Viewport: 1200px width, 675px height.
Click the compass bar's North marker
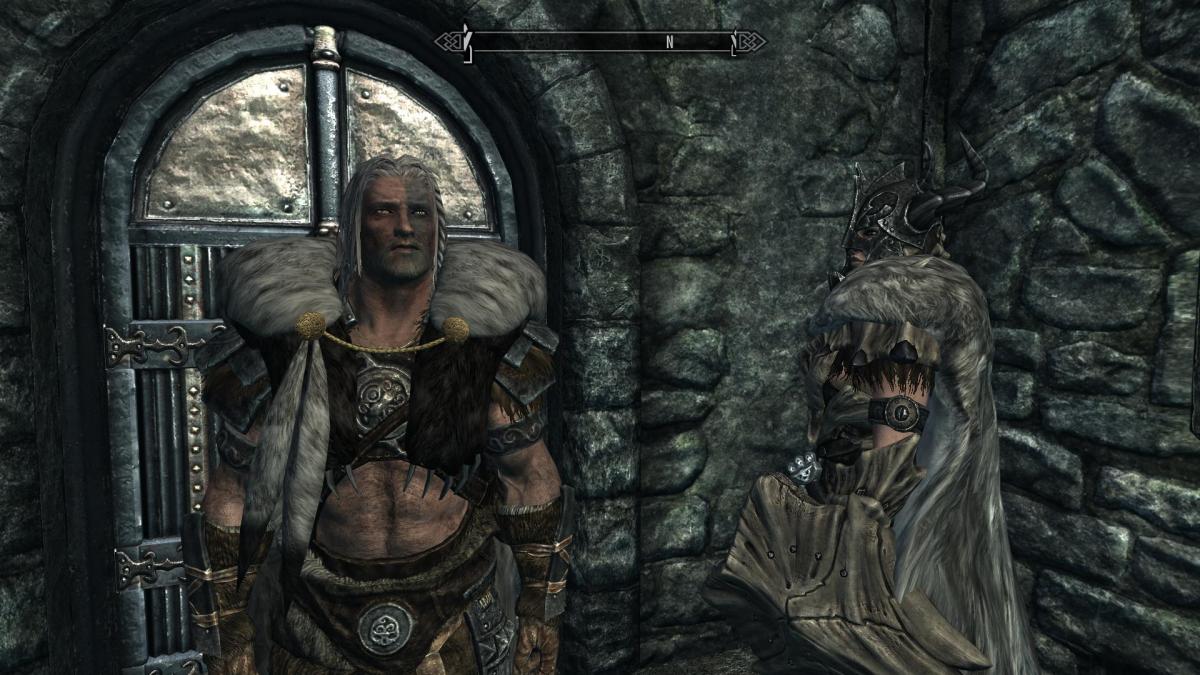669,43
